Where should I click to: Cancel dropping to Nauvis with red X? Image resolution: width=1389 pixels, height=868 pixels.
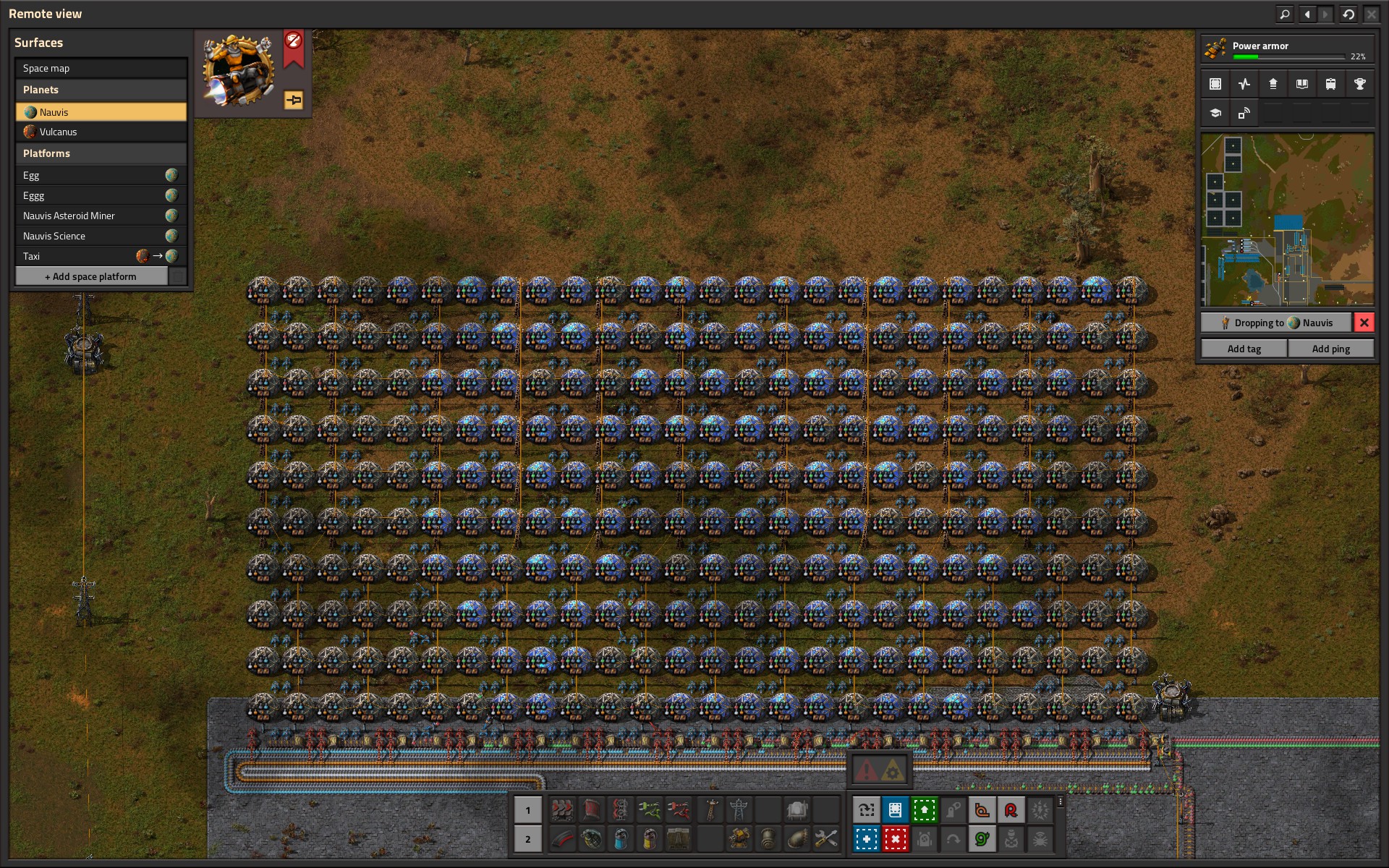tap(1364, 323)
